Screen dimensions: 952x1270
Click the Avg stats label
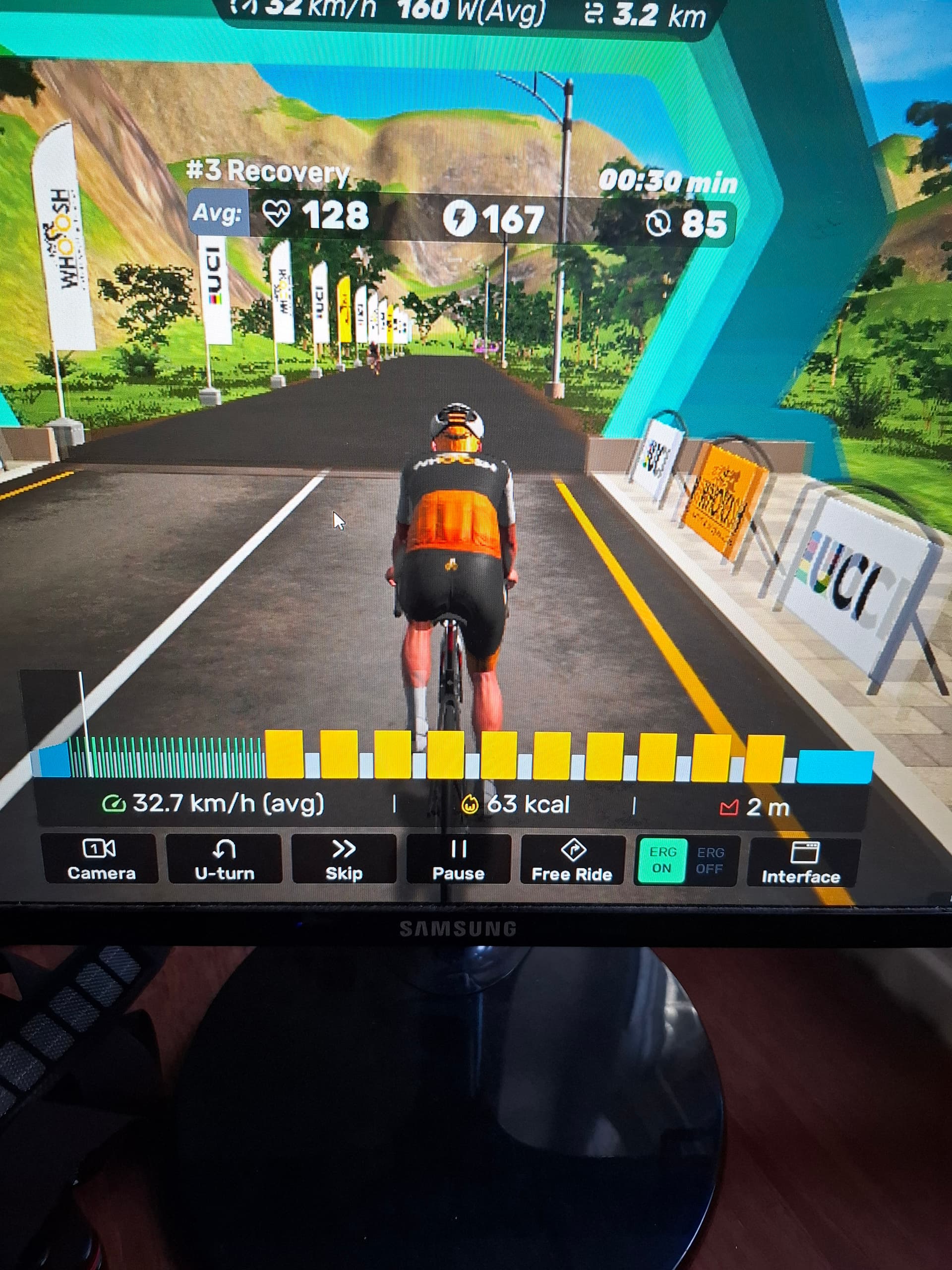click(218, 214)
